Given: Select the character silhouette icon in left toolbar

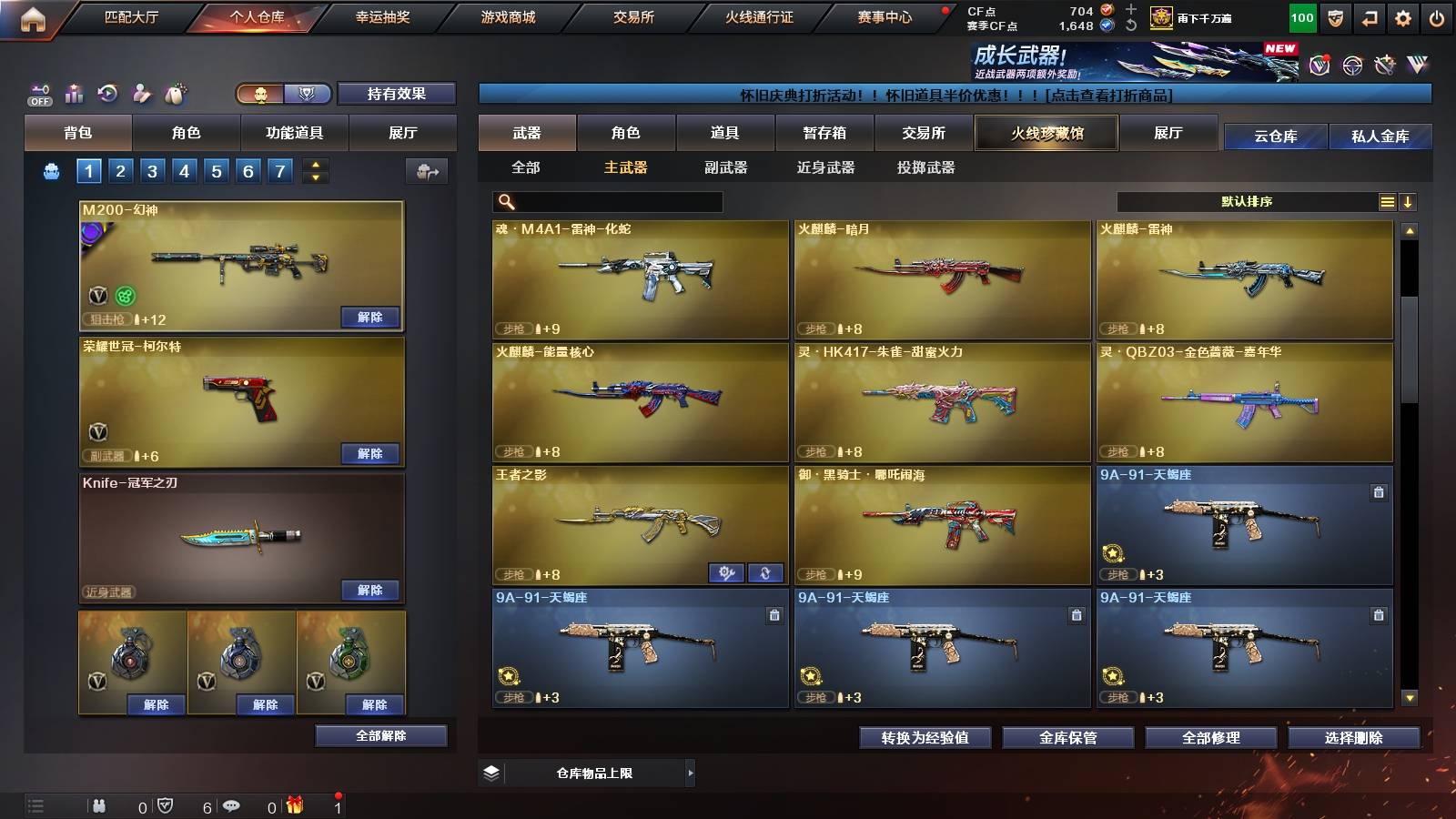Looking at the screenshot, I should 141,92.
